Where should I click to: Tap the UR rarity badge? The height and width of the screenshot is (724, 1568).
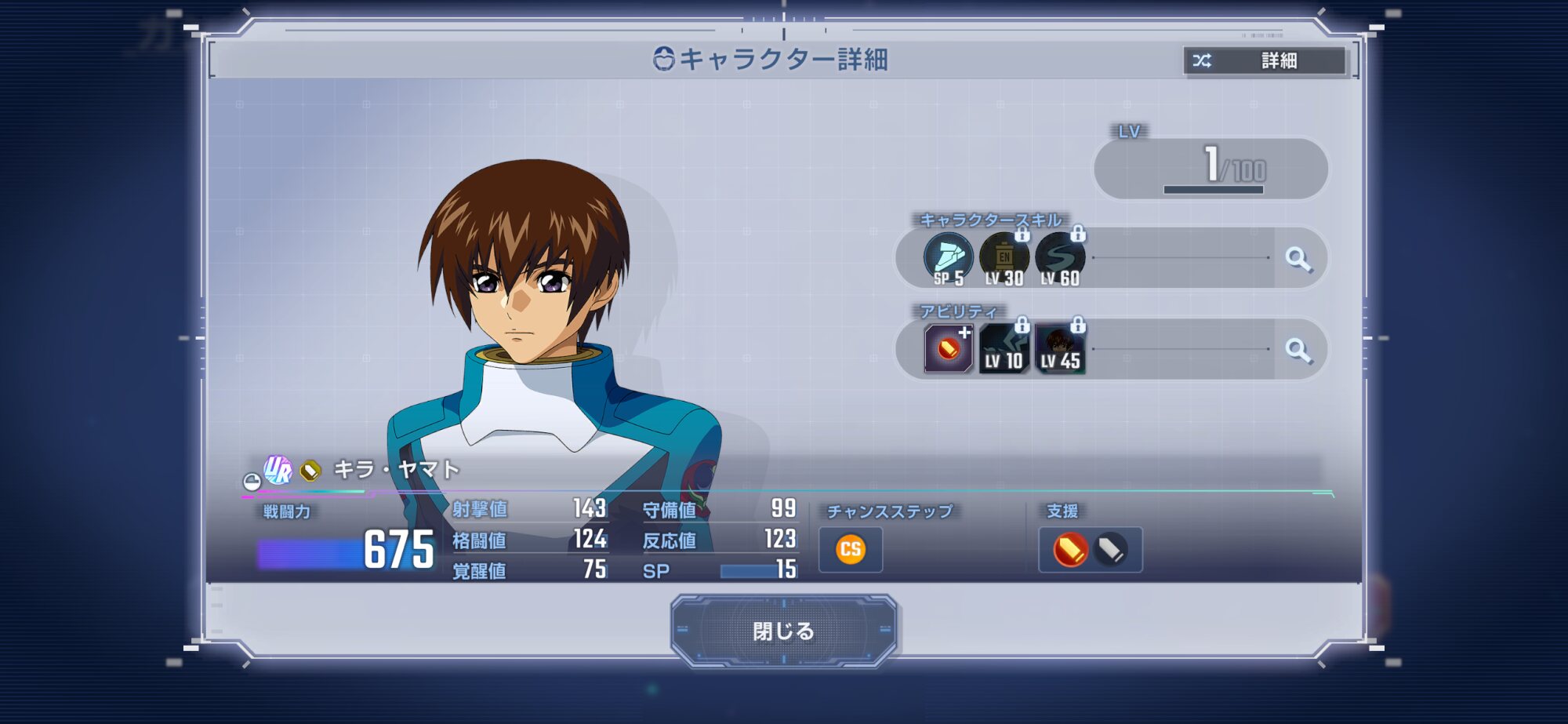click(x=278, y=470)
